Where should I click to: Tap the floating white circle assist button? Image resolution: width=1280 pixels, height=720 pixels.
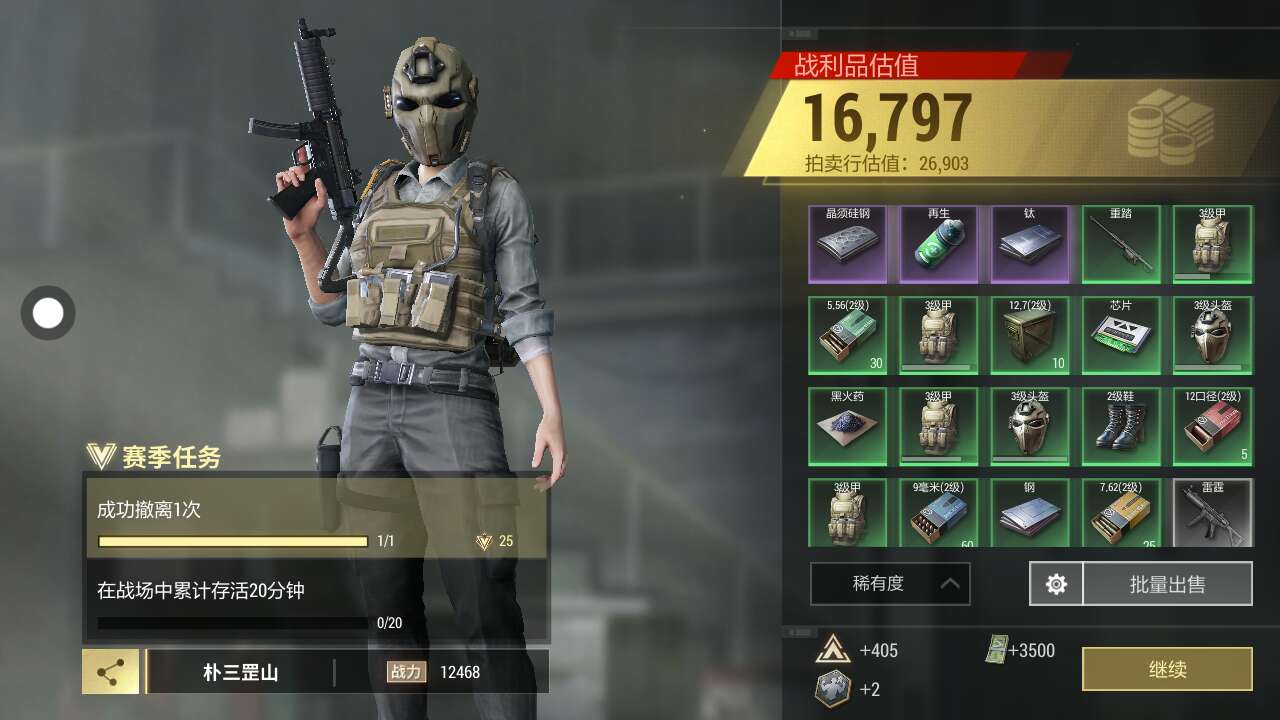[x=48, y=313]
